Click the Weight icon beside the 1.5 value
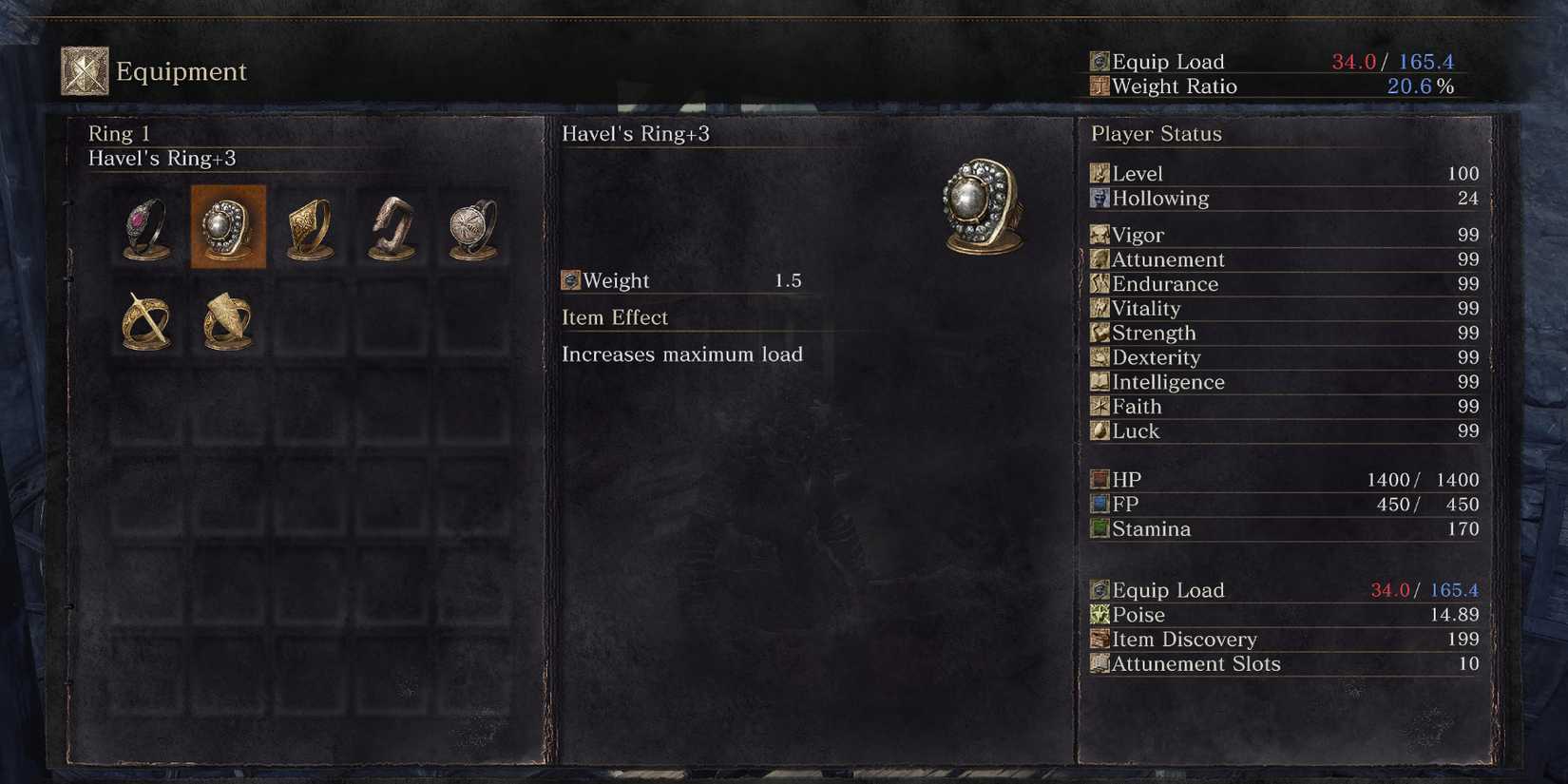The height and width of the screenshot is (784, 1568). 571,279
